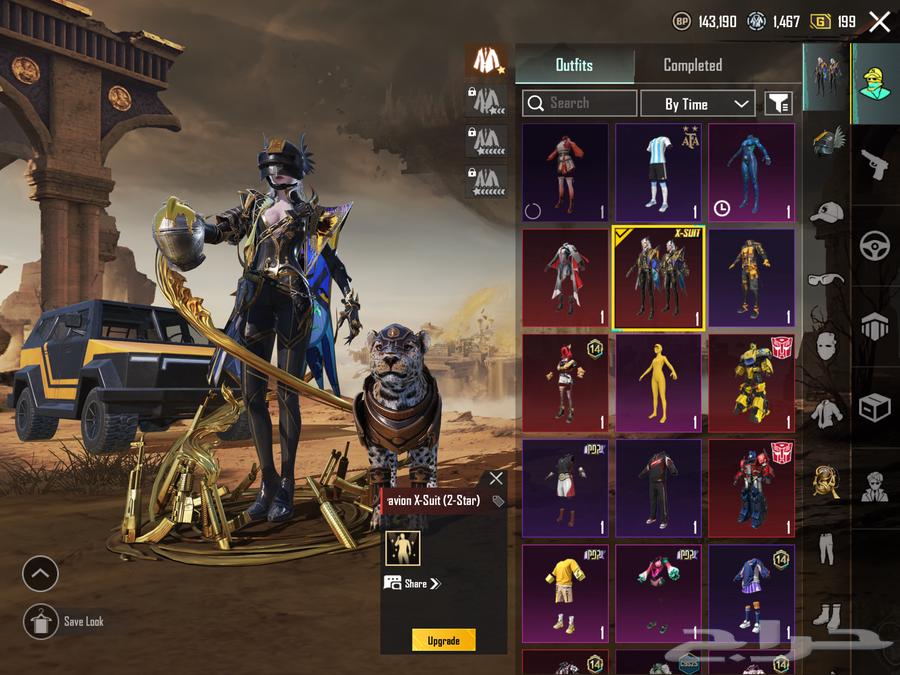Close the inventory with the top-right X
900x675 pixels.
pyautogui.click(x=879, y=22)
